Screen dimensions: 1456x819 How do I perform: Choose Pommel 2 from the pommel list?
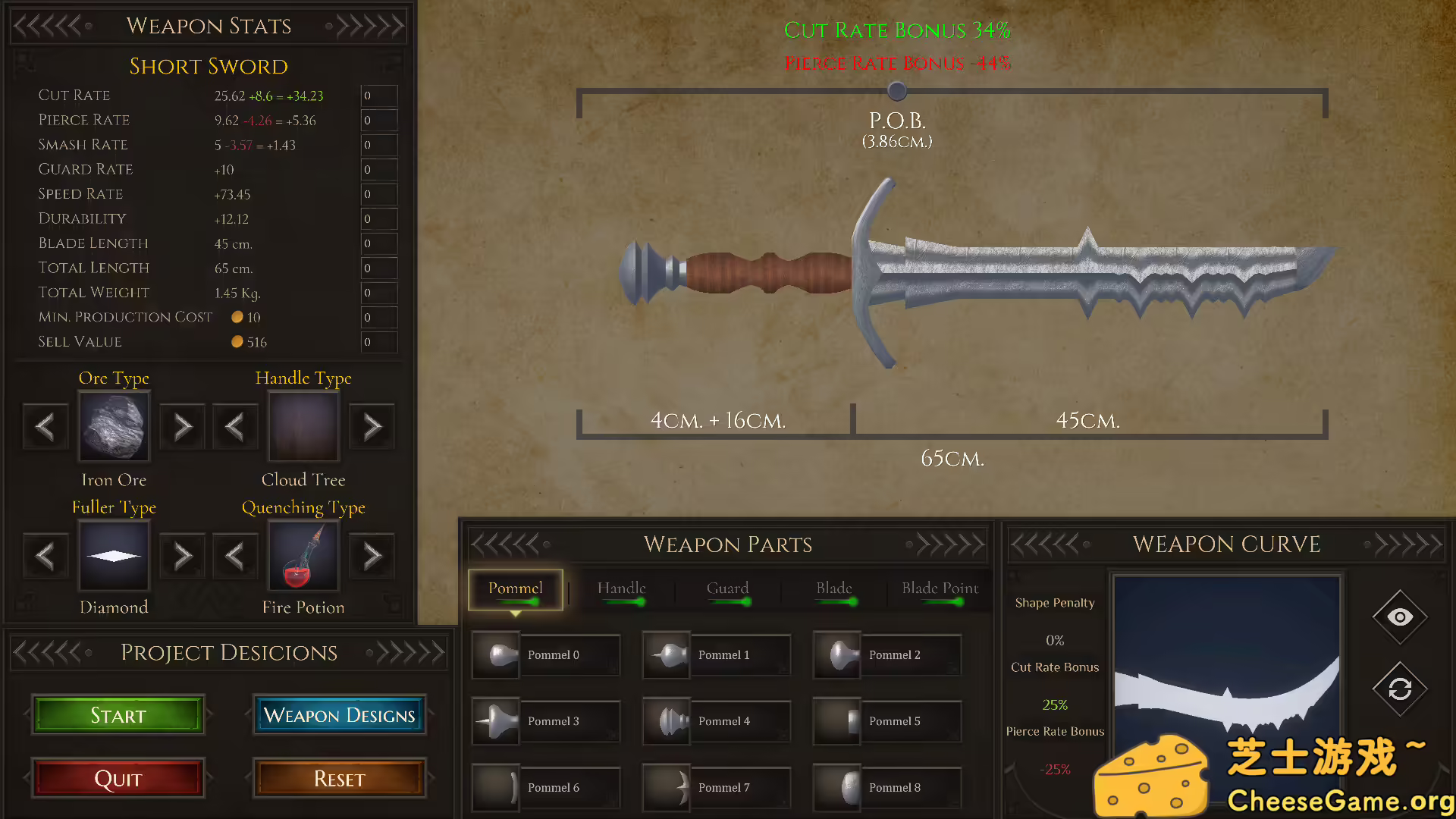tap(886, 654)
